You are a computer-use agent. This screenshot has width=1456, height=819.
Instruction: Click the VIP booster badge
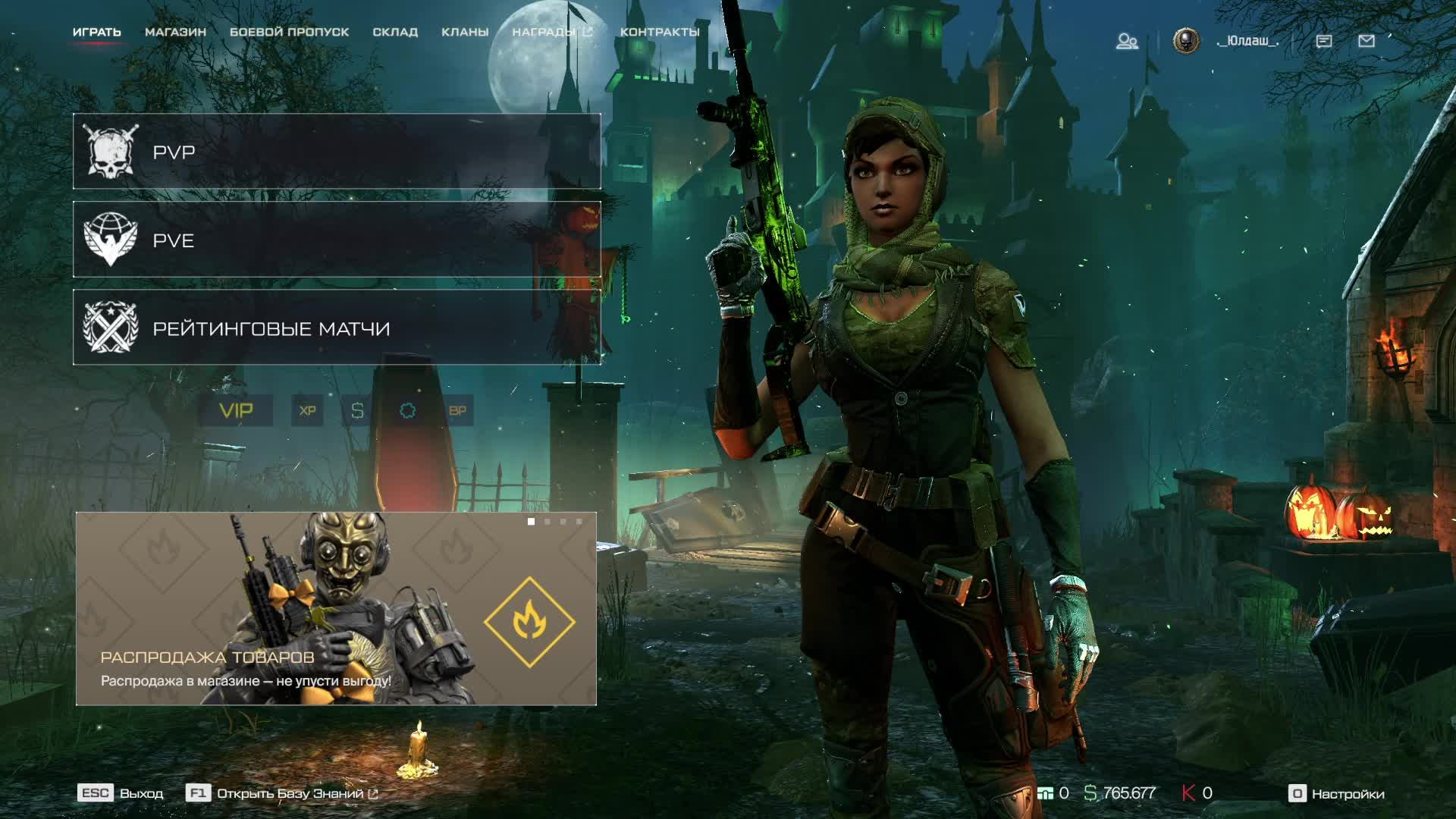tap(236, 410)
